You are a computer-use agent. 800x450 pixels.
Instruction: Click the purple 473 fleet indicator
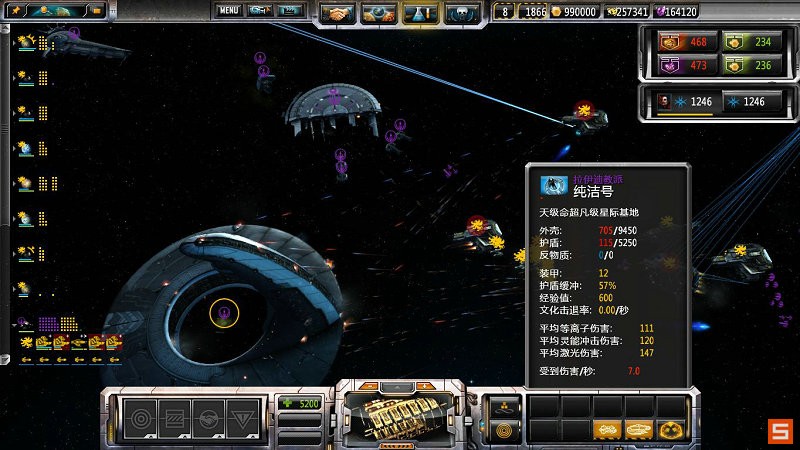click(x=680, y=65)
